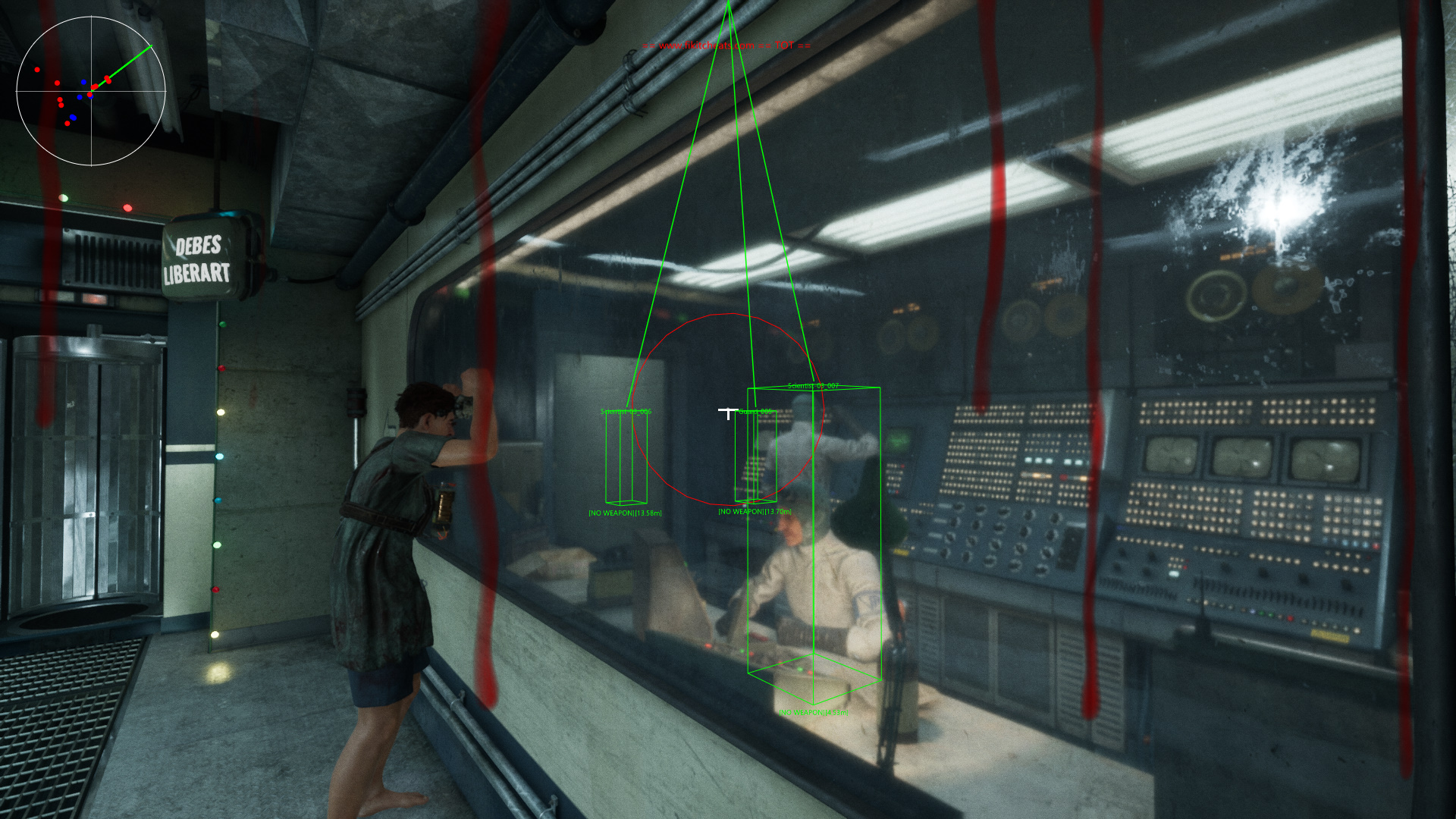This screenshot has height=819, width=1456.
Task: Select the Scientist_03_007 ESP box
Action: (x=815, y=546)
